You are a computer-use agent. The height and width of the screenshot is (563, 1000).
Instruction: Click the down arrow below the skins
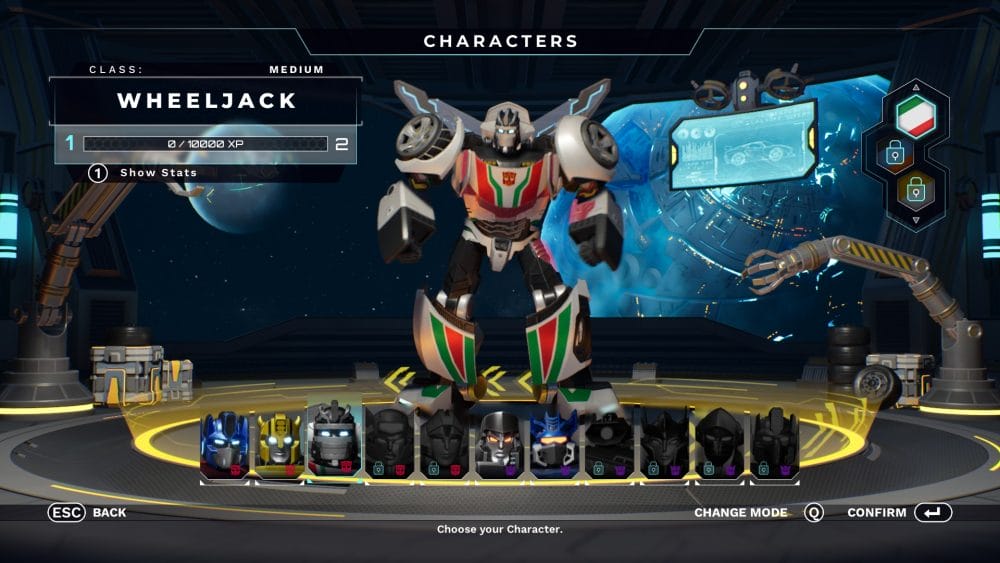[x=916, y=220]
